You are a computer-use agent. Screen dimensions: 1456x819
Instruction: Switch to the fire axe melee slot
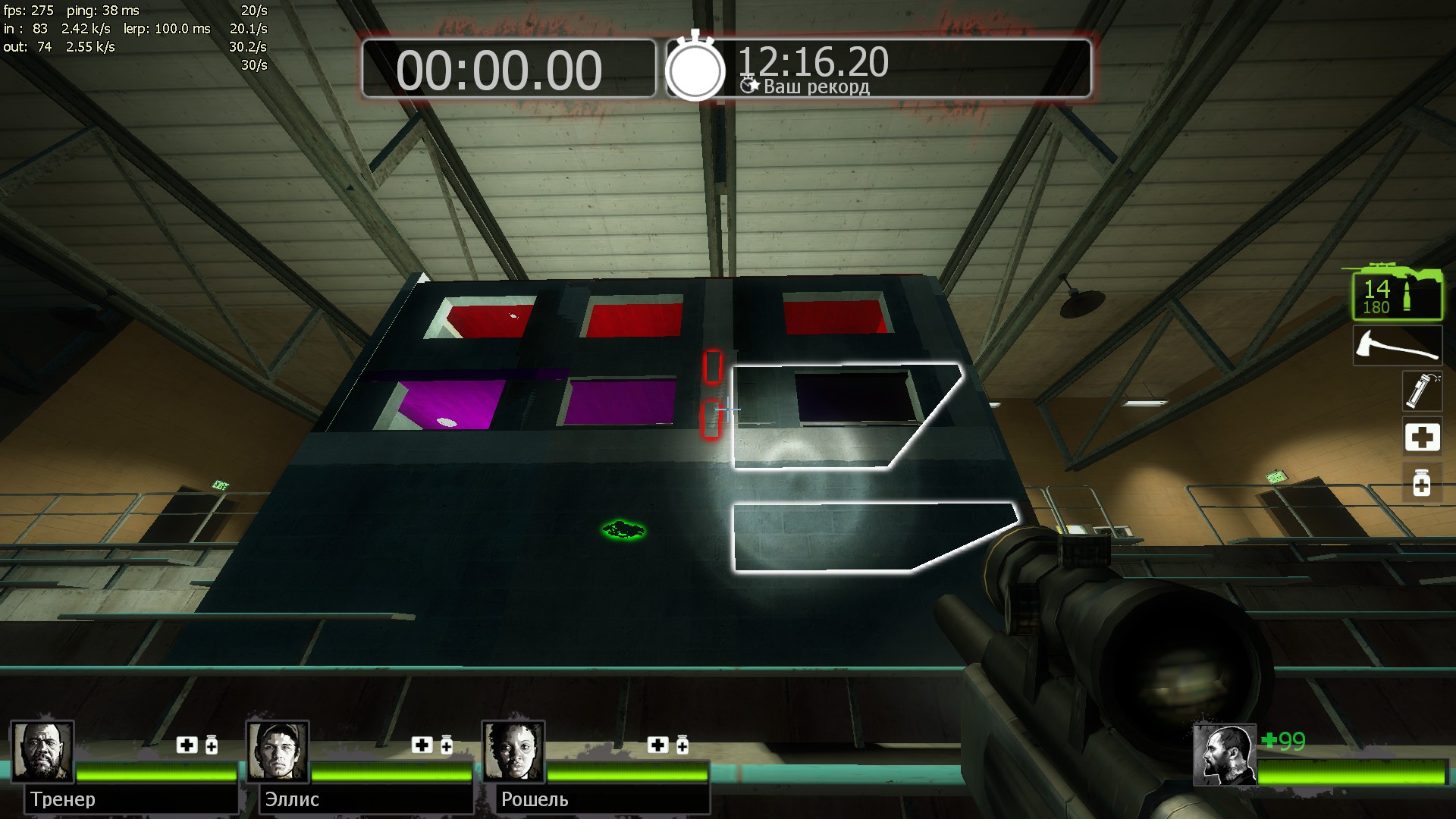1397,346
